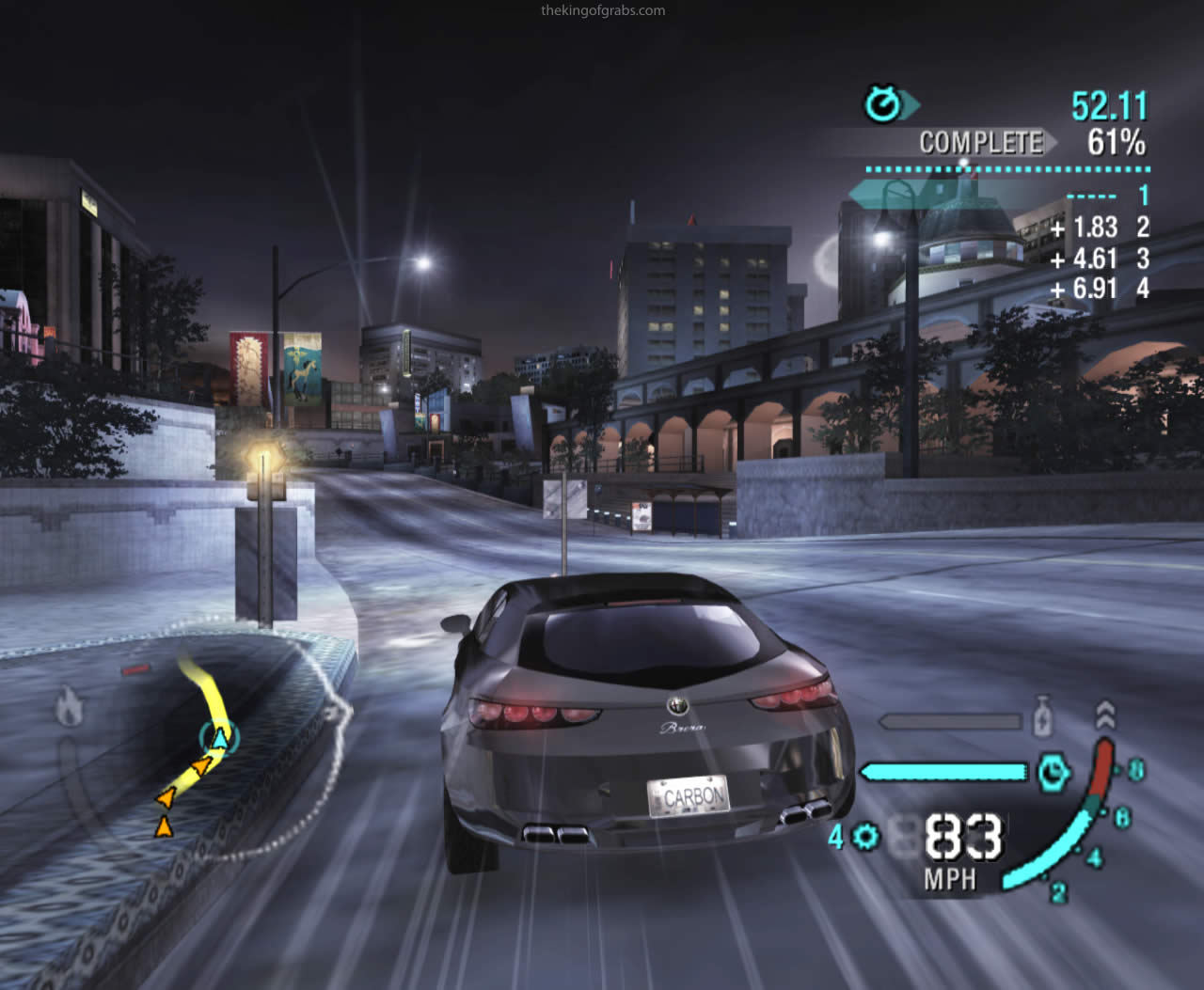
Task: Click the gear cog icon
Action: coord(866,836)
